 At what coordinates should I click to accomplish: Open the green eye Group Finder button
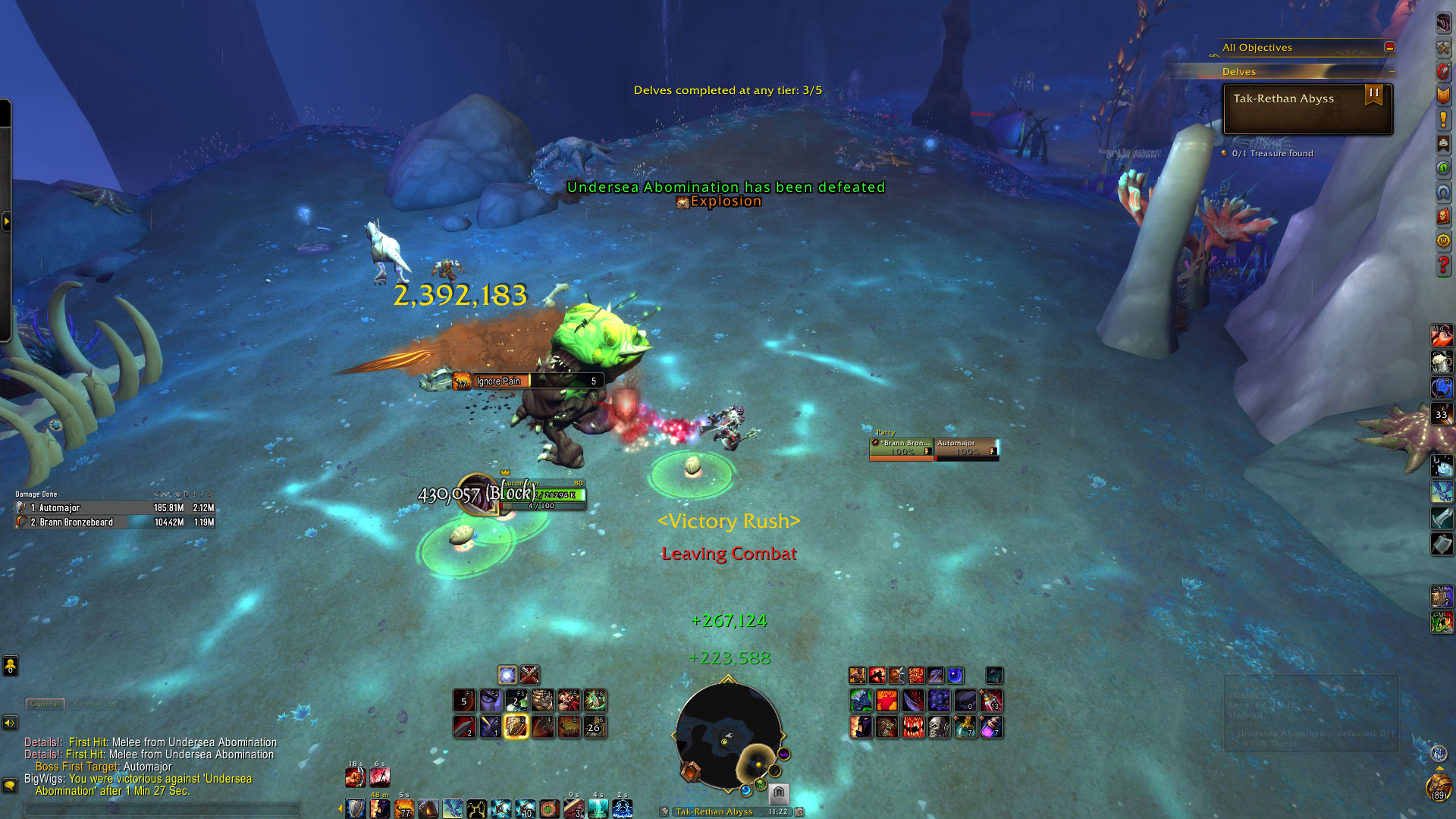click(x=1443, y=168)
